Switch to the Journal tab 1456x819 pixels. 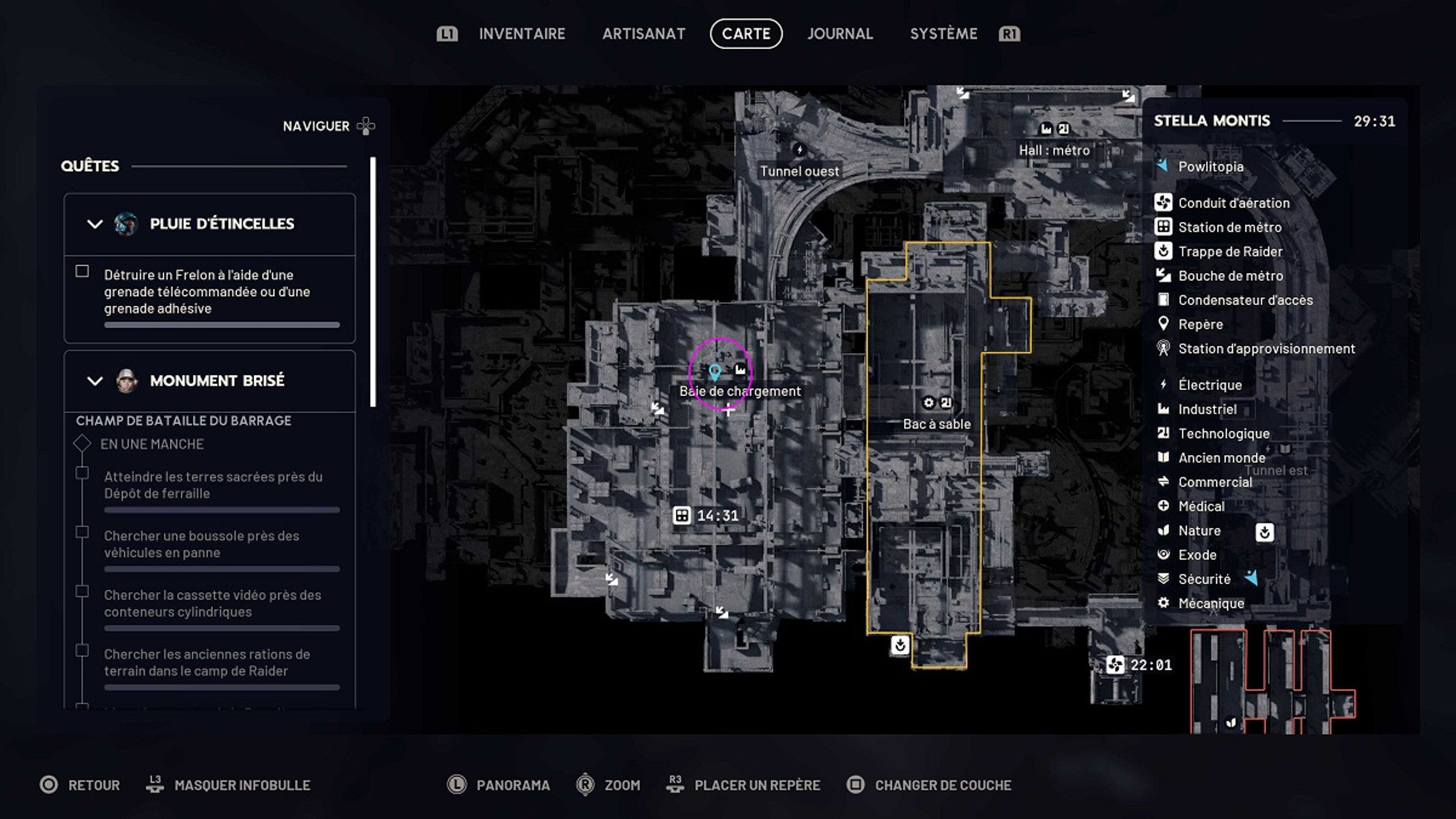point(841,34)
